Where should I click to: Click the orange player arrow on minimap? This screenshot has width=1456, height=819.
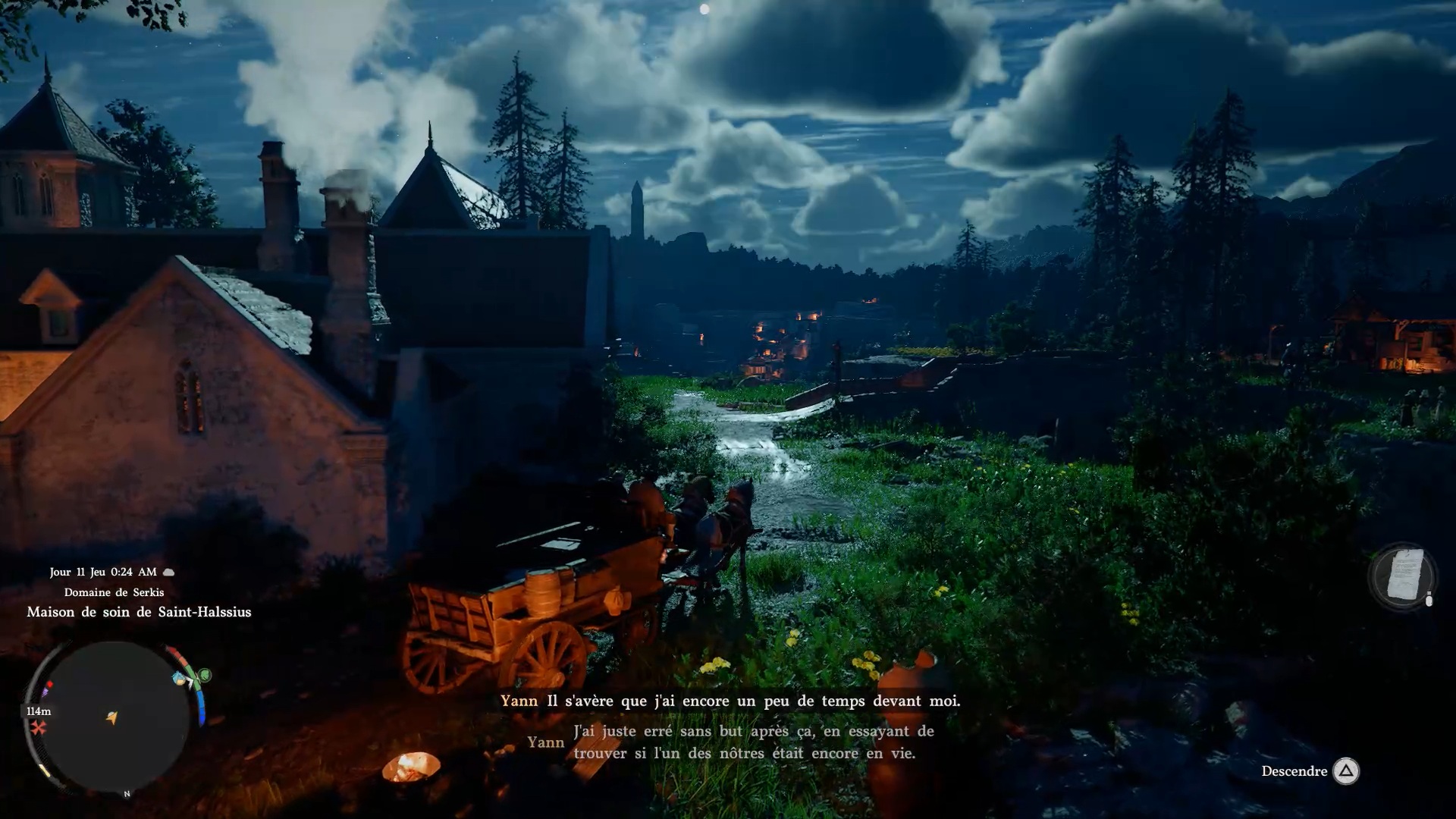click(112, 717)
